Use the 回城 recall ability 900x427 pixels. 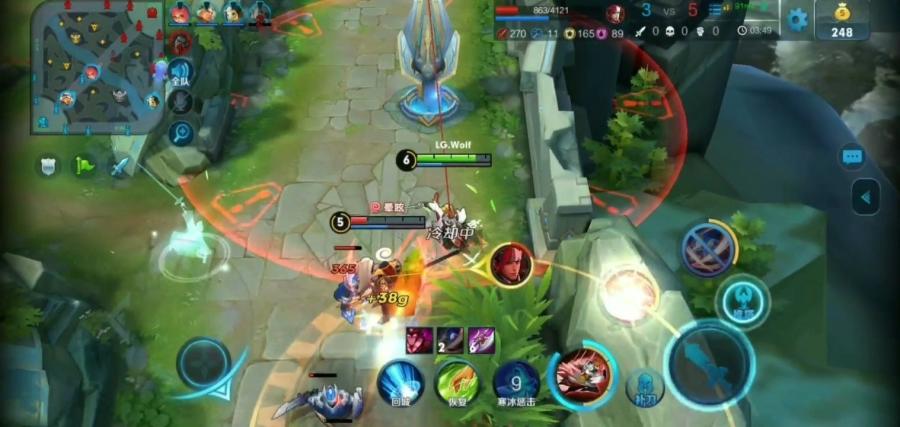pos(399,381)
